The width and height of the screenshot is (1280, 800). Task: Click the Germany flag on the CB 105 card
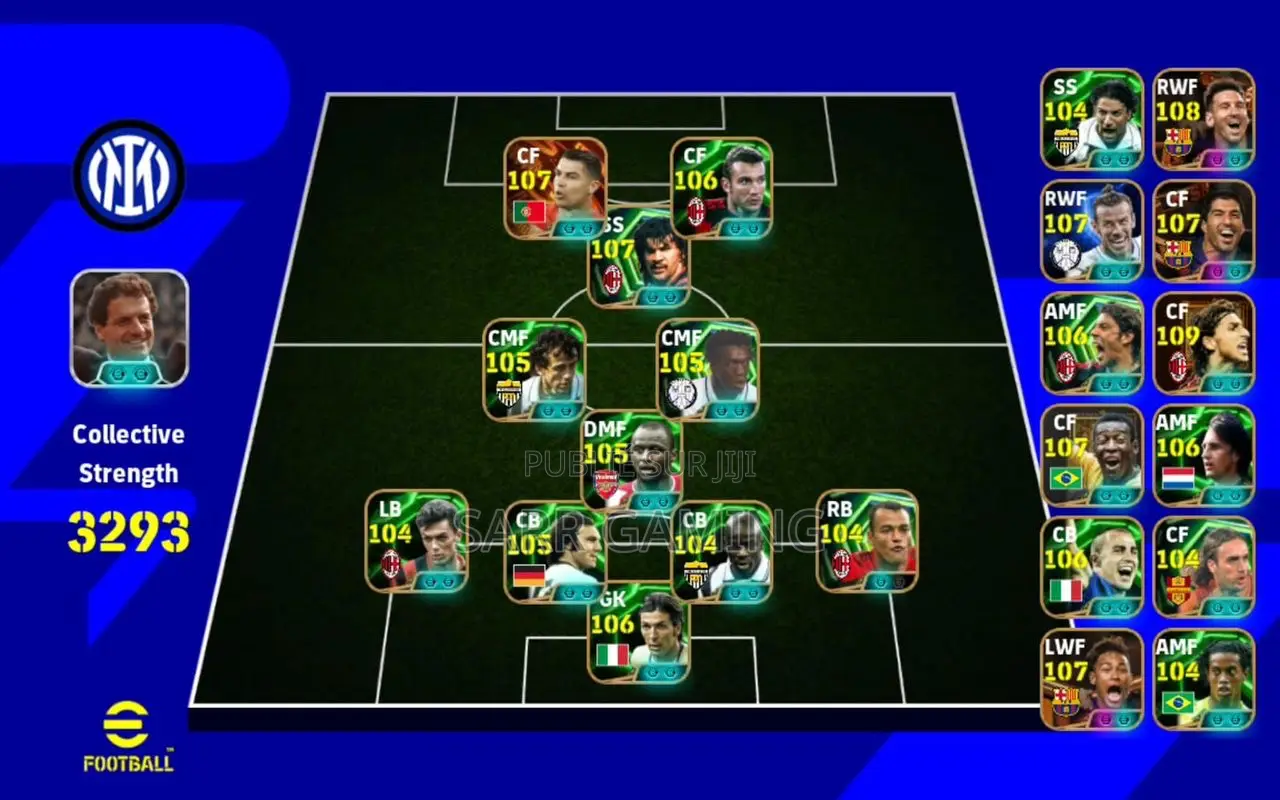(x=527, y=576)
